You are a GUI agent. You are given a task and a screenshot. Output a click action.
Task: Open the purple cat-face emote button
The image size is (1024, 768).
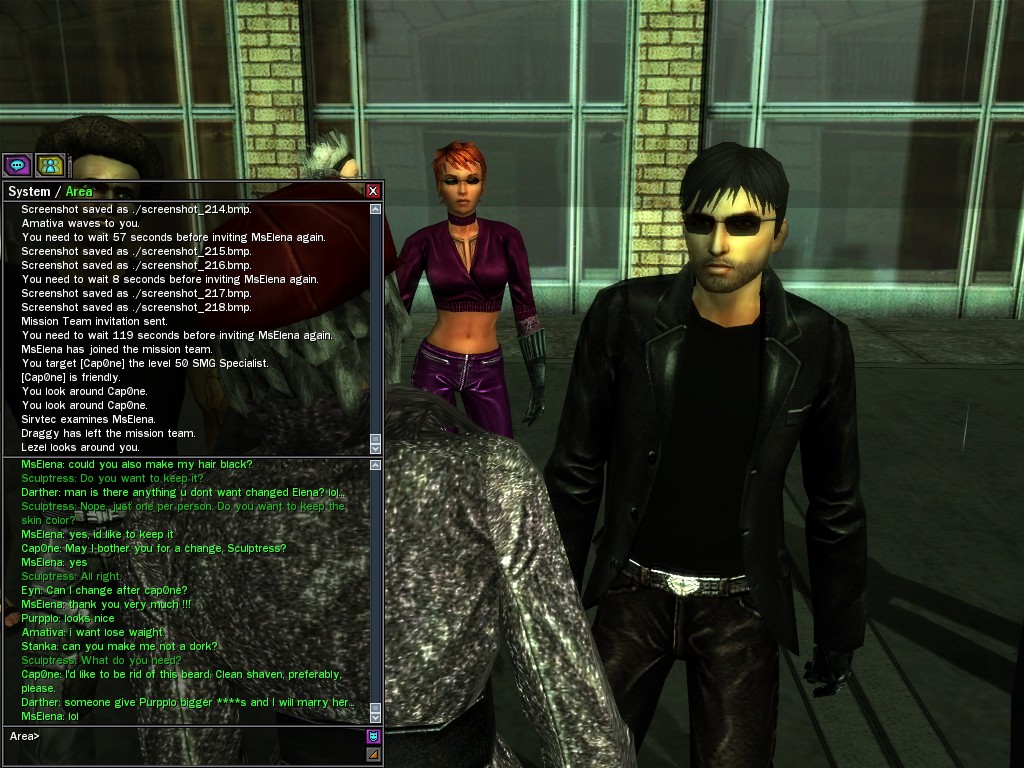[x=374, y=737]
